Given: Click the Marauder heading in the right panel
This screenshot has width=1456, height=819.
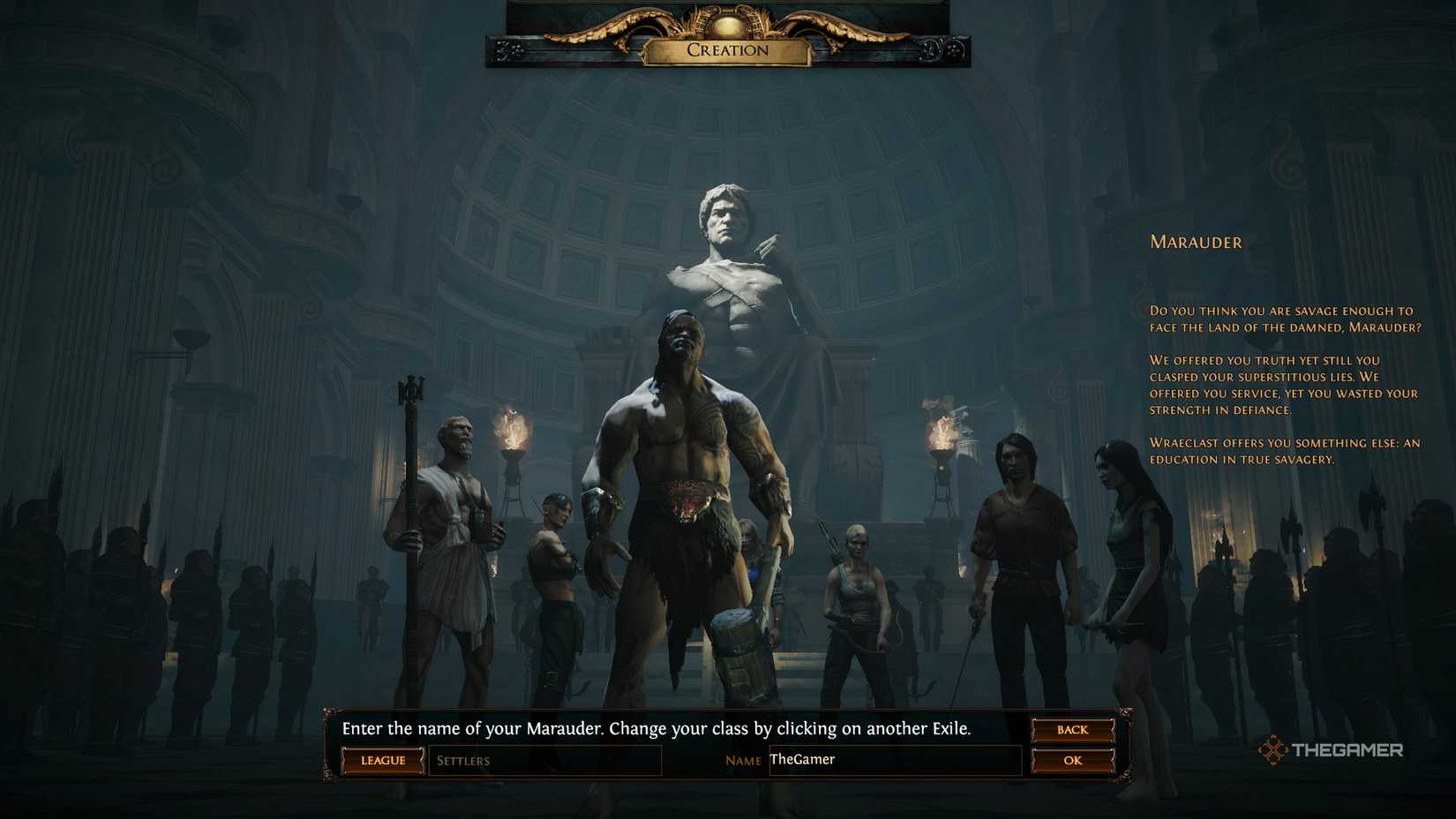Looking at the screenshot, I should pyautogui.click(x=1196, y=242).
